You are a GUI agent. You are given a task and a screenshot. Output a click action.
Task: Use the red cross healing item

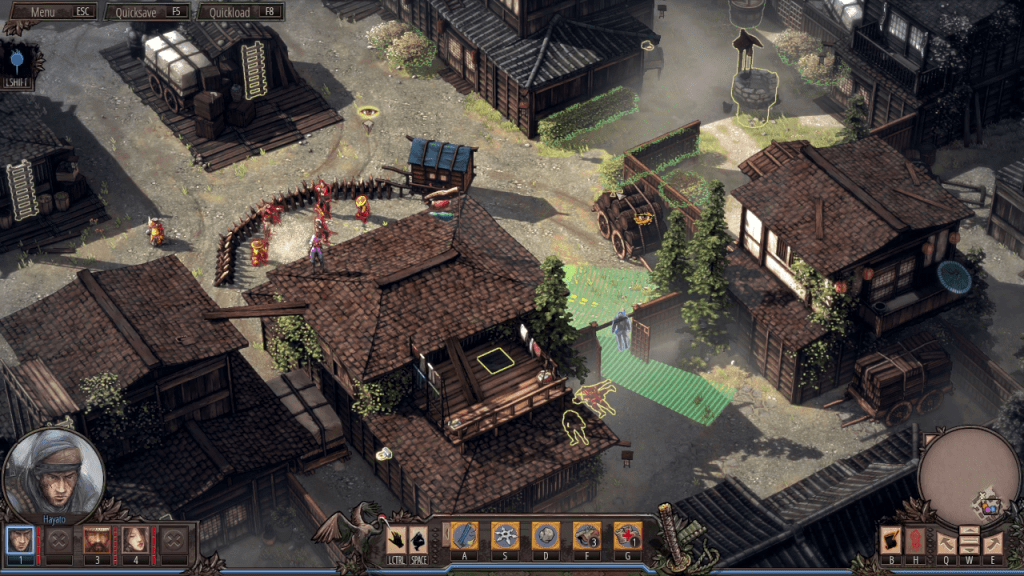pos(627,536)
